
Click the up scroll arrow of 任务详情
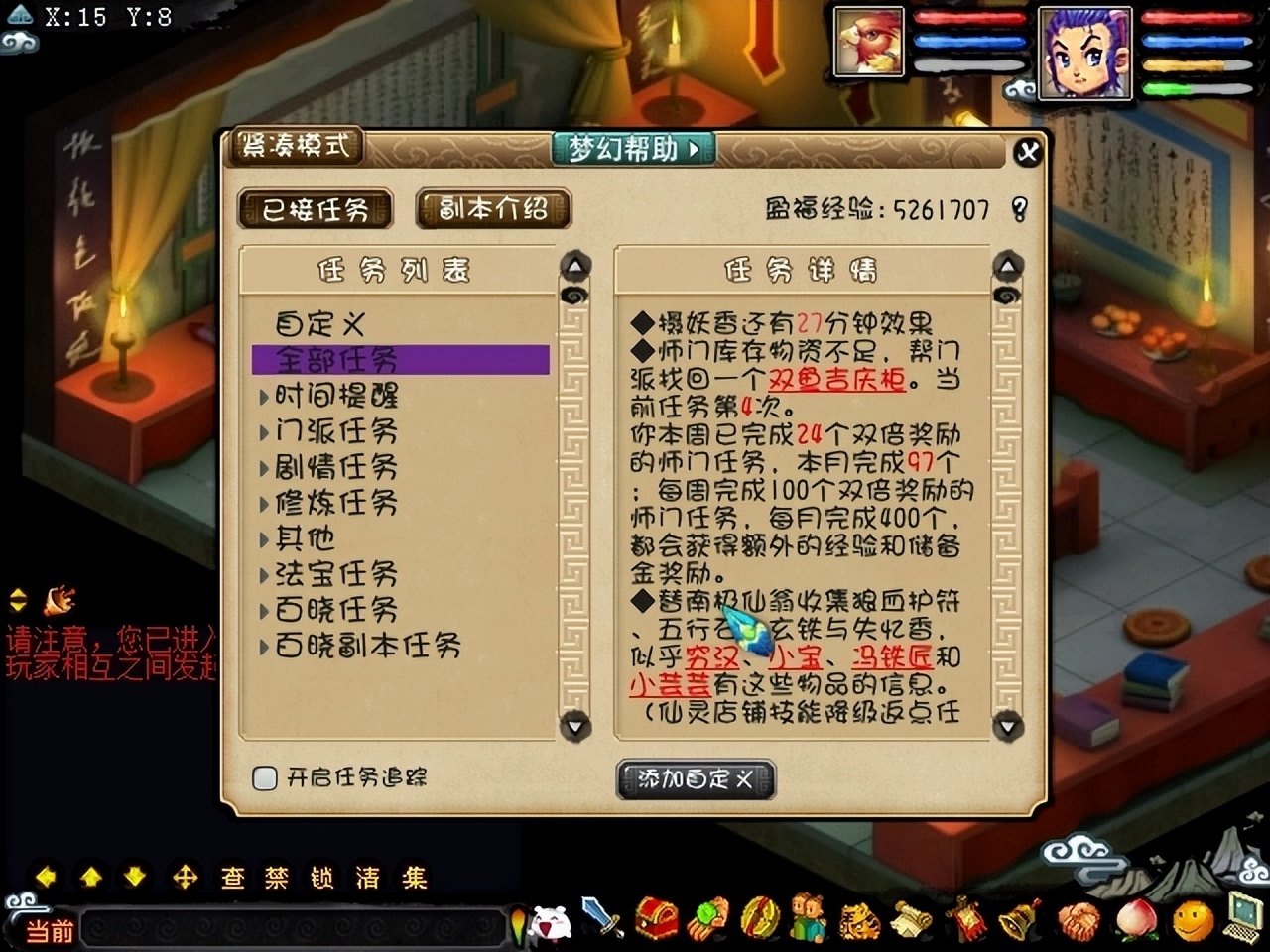tap(1009, 264)
